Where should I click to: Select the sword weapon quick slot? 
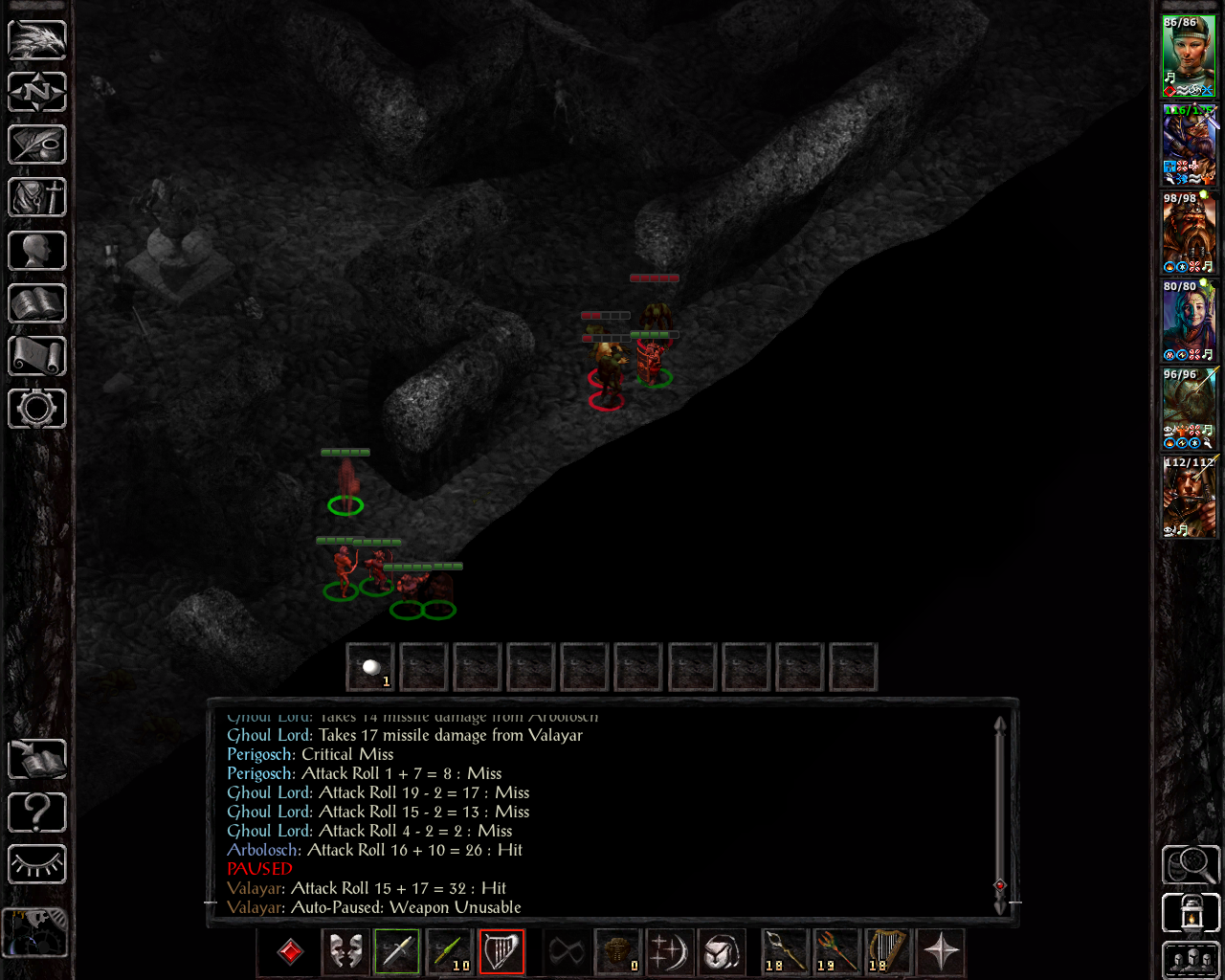397,951
